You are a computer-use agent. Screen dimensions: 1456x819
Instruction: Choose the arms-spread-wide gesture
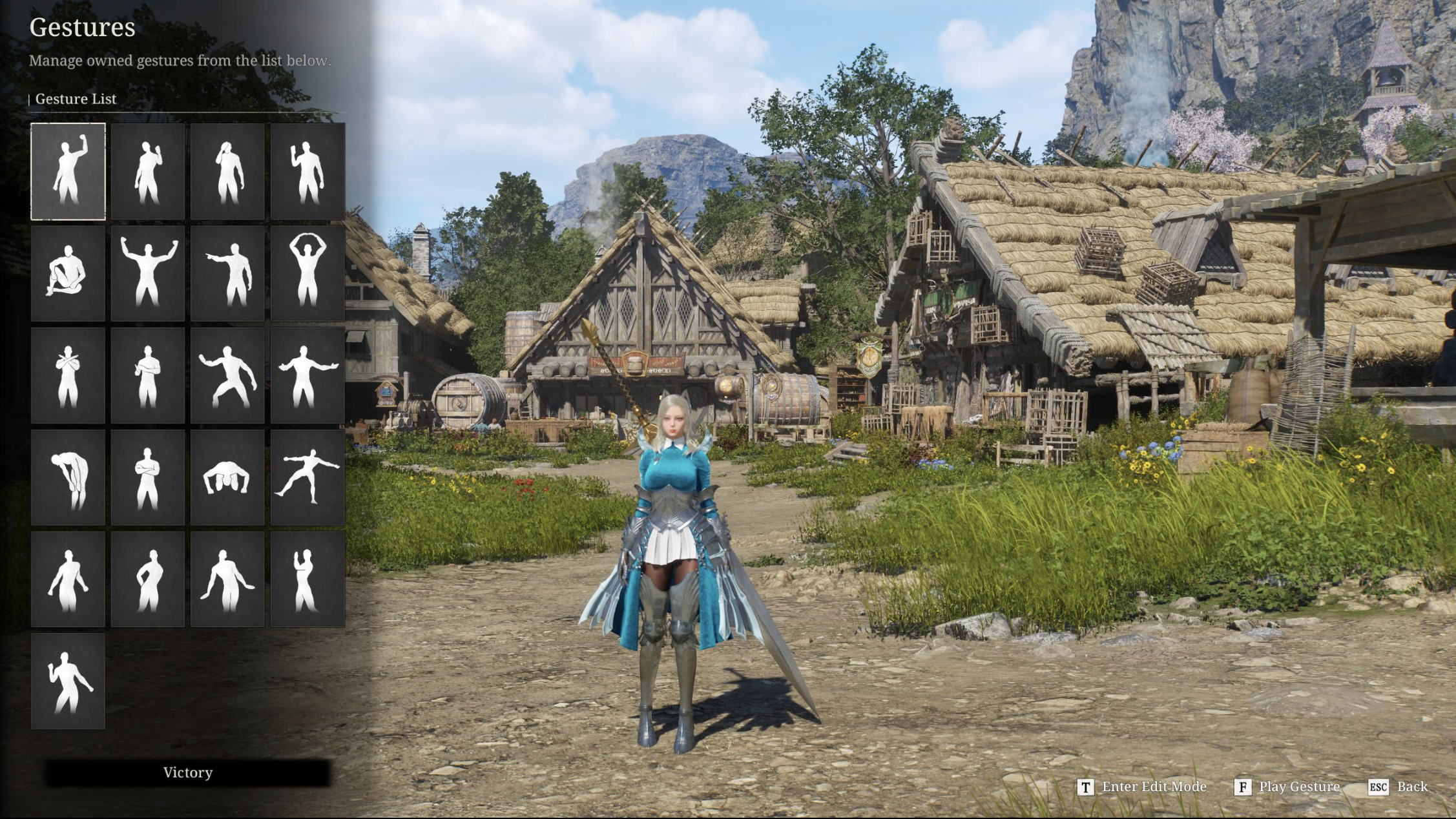(307, 375)
